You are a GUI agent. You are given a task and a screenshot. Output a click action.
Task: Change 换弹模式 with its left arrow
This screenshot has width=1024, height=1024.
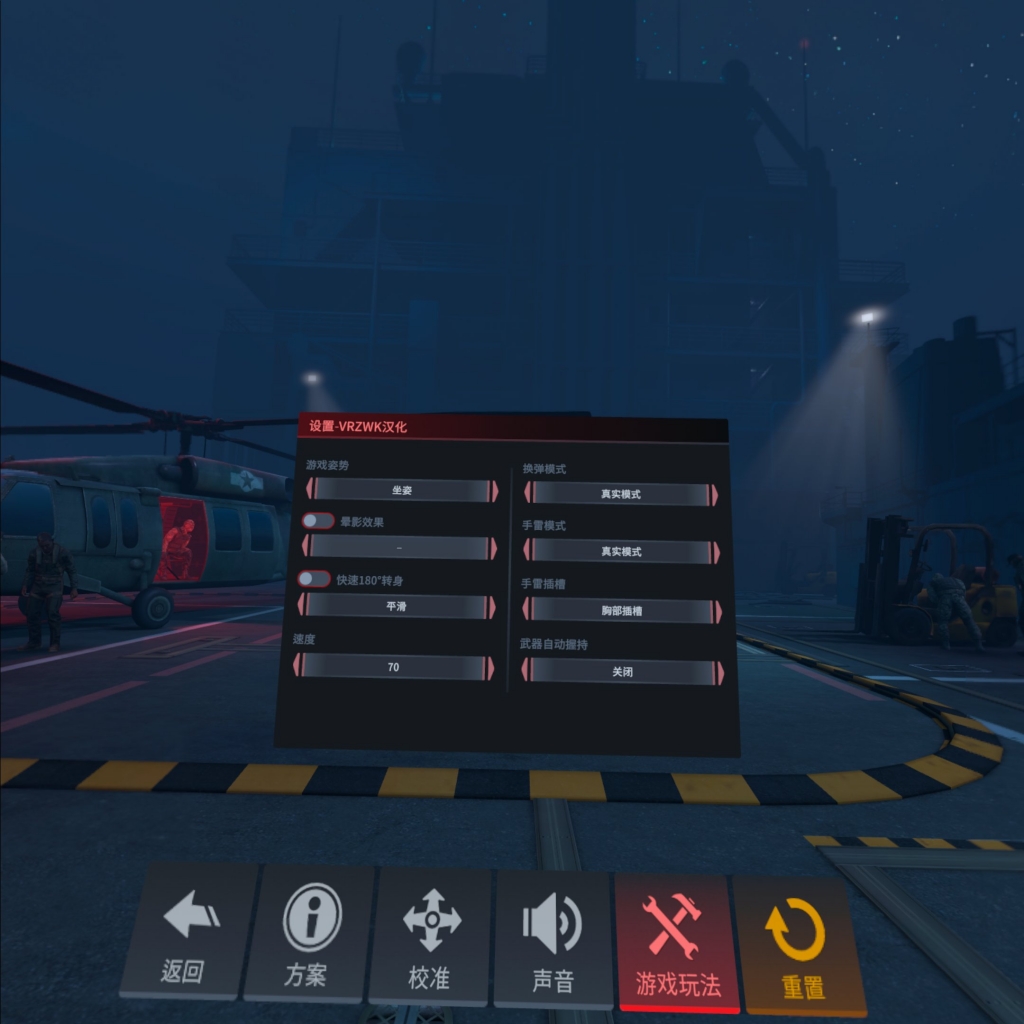coord(527,493)
